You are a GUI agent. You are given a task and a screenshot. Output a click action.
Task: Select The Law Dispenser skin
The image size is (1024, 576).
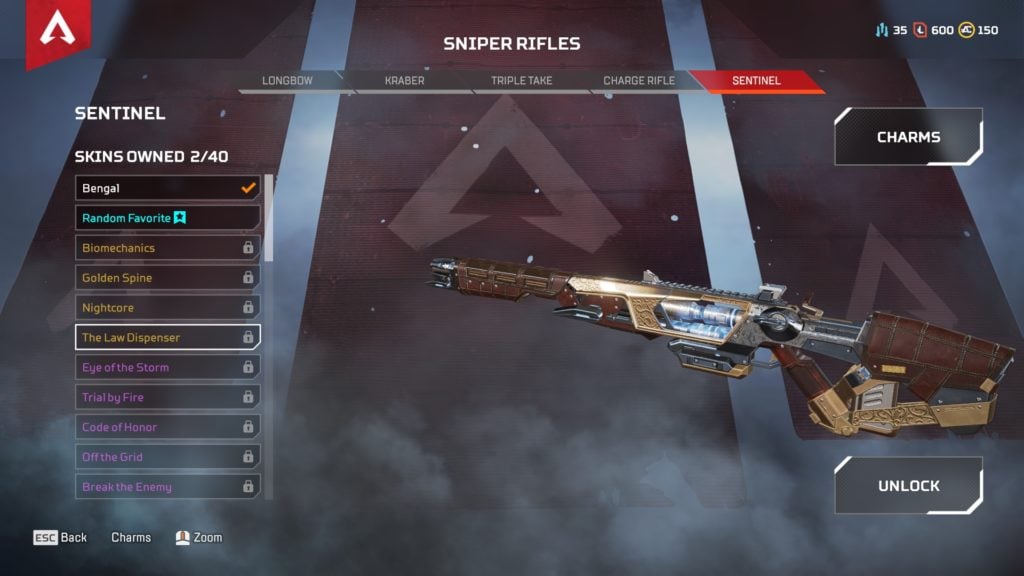point(167,338)
